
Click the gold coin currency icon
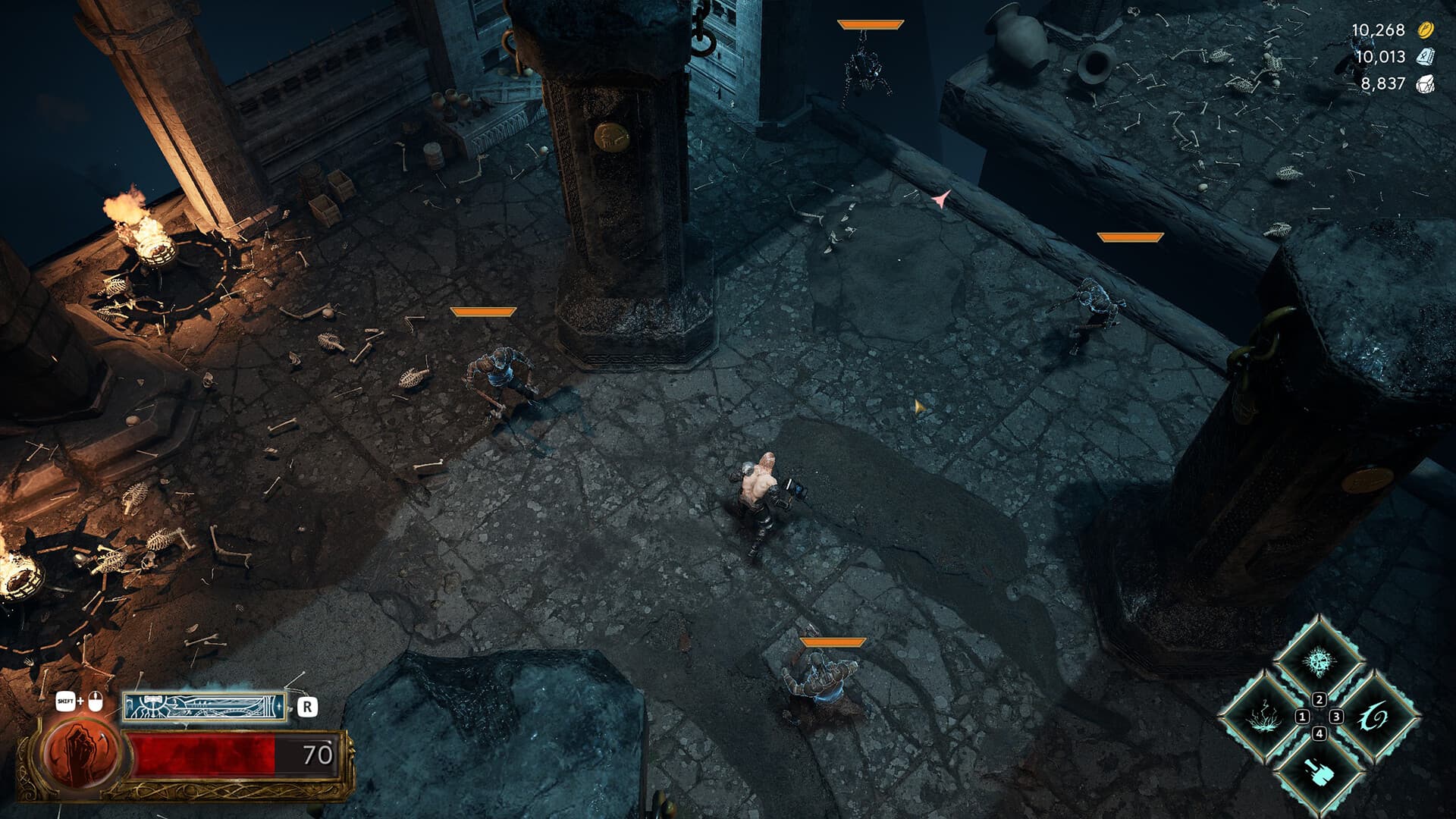(x=1424, y=32)
